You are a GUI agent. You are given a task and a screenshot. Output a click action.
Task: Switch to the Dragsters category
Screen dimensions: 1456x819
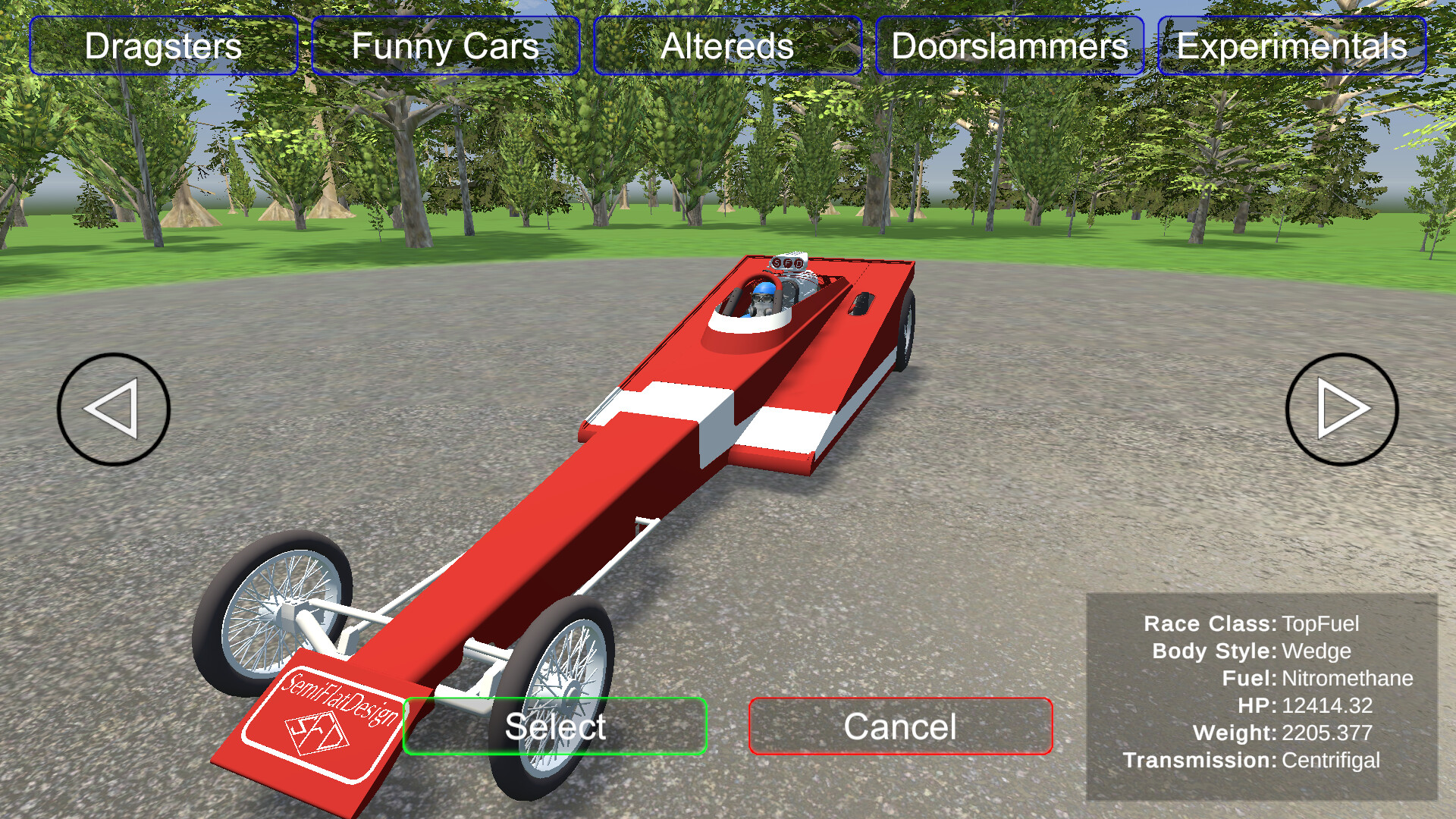tap(163, 47)
